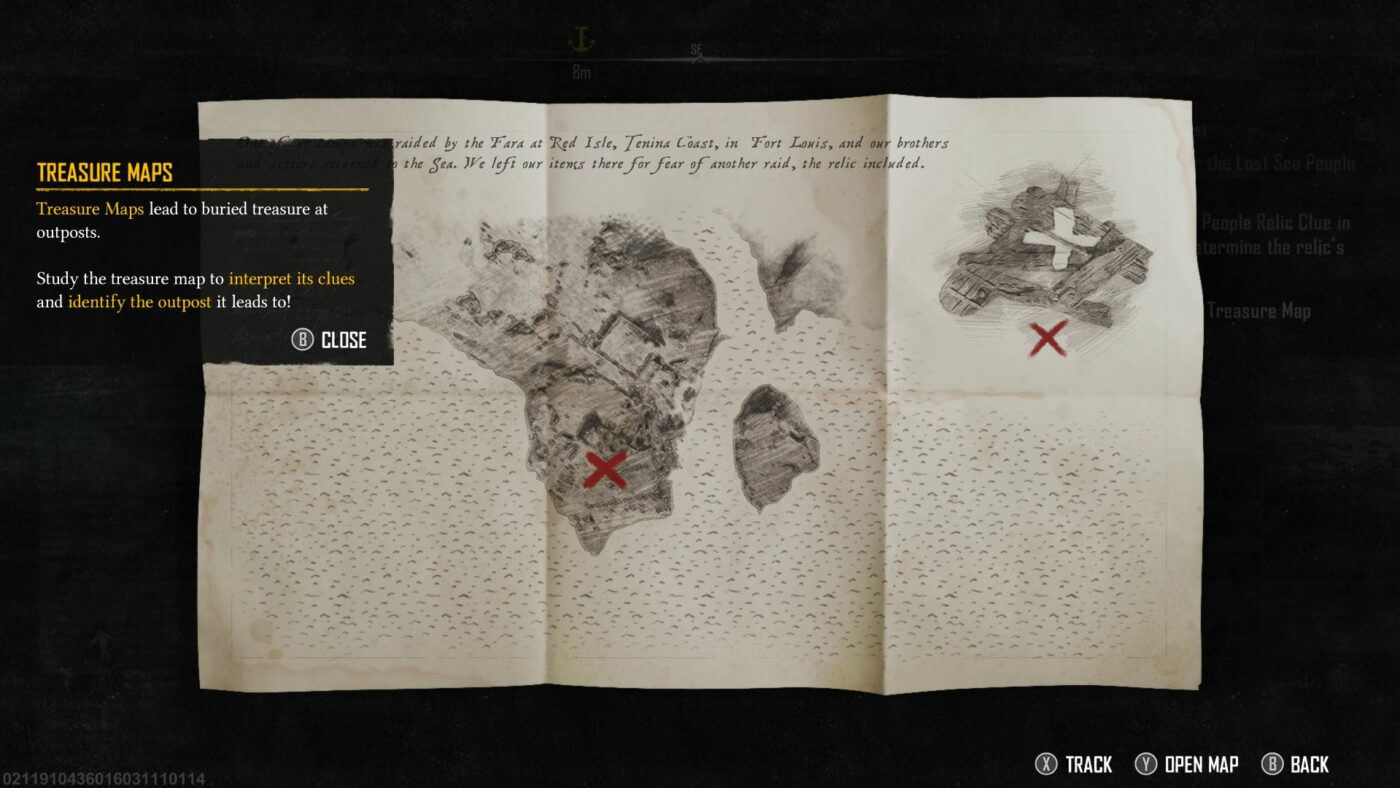The image size is (1400, 788).
Task: Track the treasure map objective
Action: pos(1090,764)
